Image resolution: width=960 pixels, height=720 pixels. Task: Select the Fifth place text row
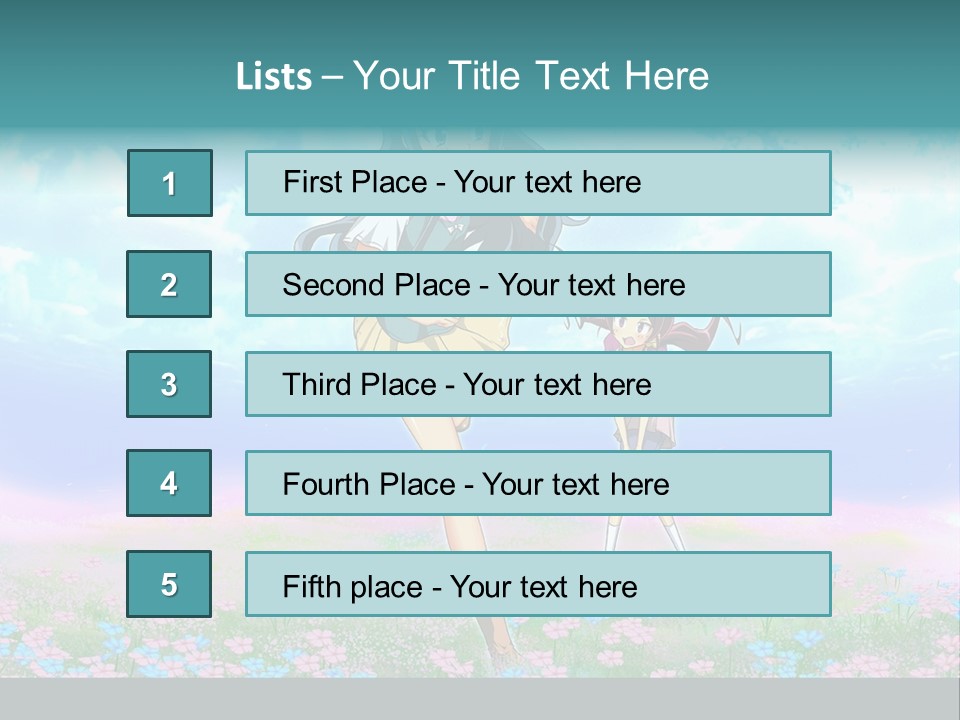pos(538,584)
